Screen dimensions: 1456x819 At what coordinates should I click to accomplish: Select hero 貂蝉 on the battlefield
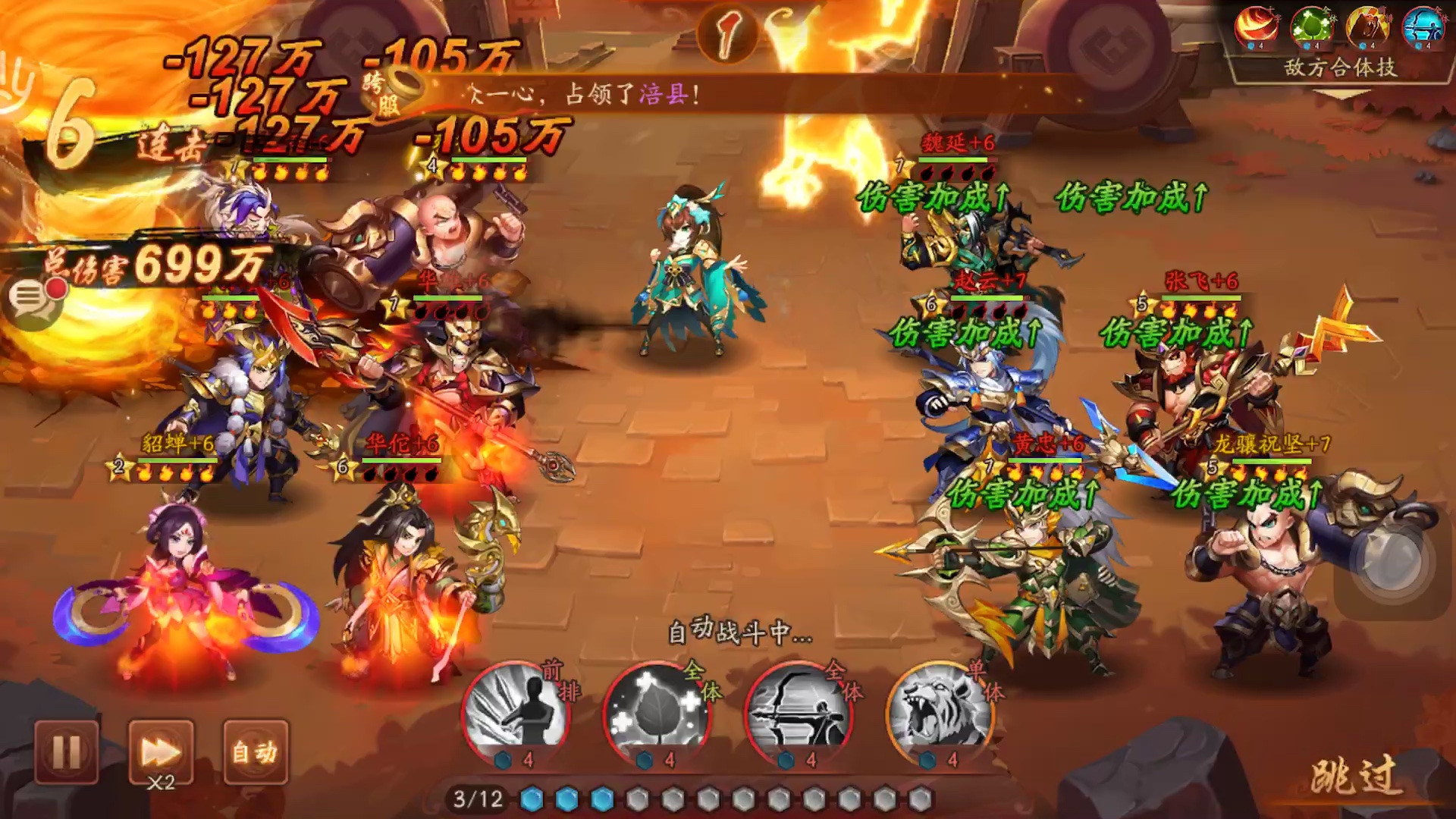[182, 591]
